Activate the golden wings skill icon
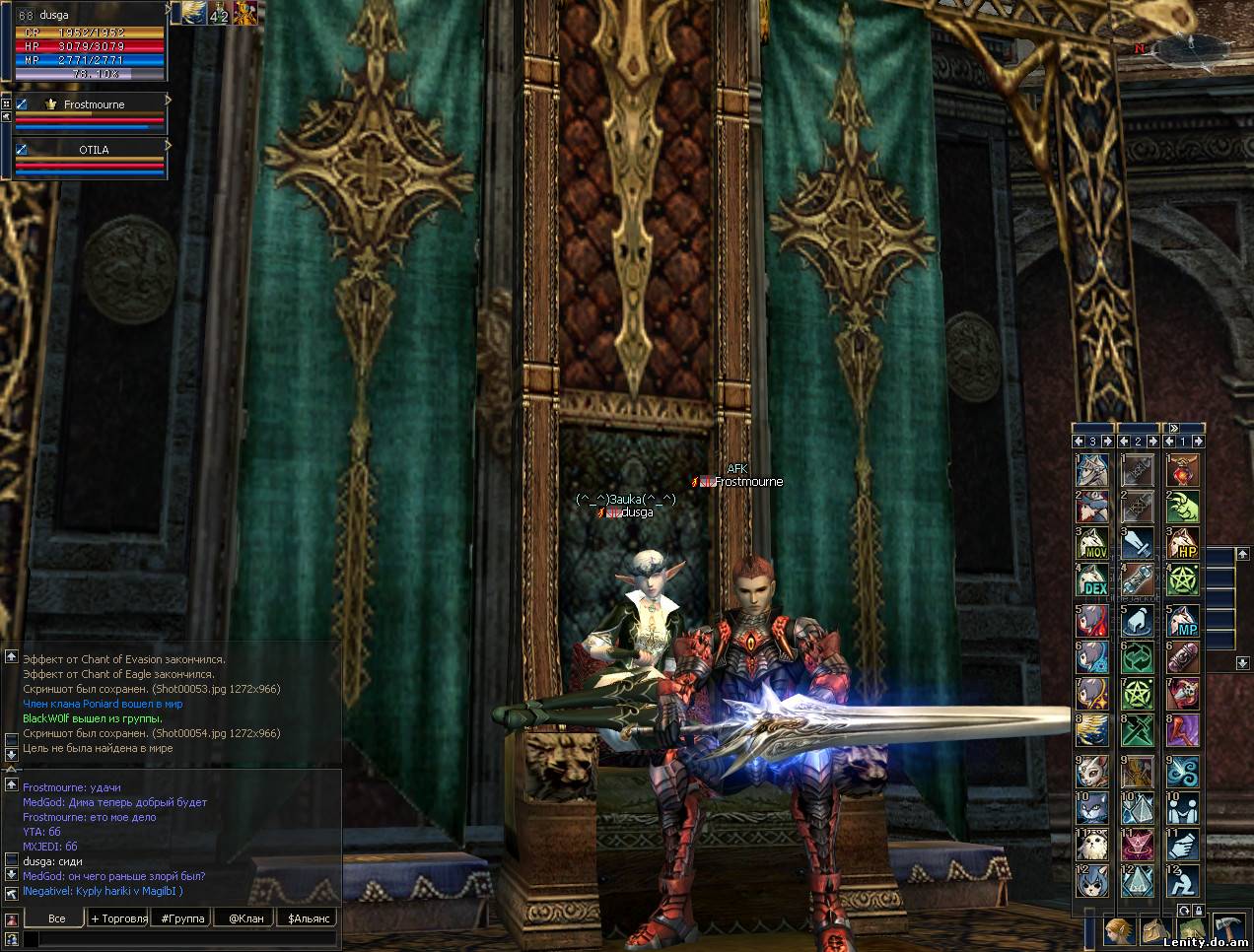 tap(1092, 731)
